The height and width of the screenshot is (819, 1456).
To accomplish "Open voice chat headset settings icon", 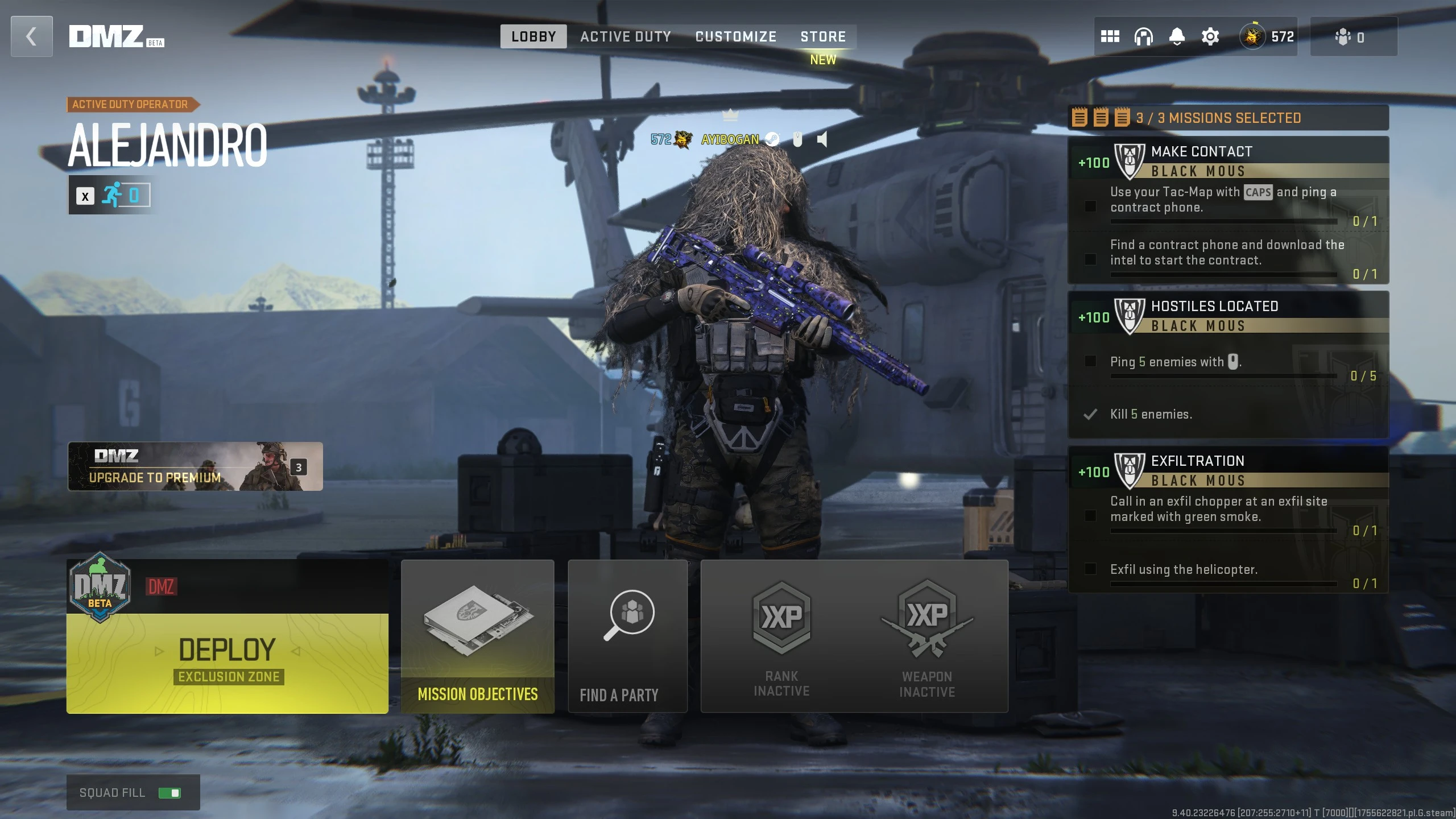I will pos(1143,36).
